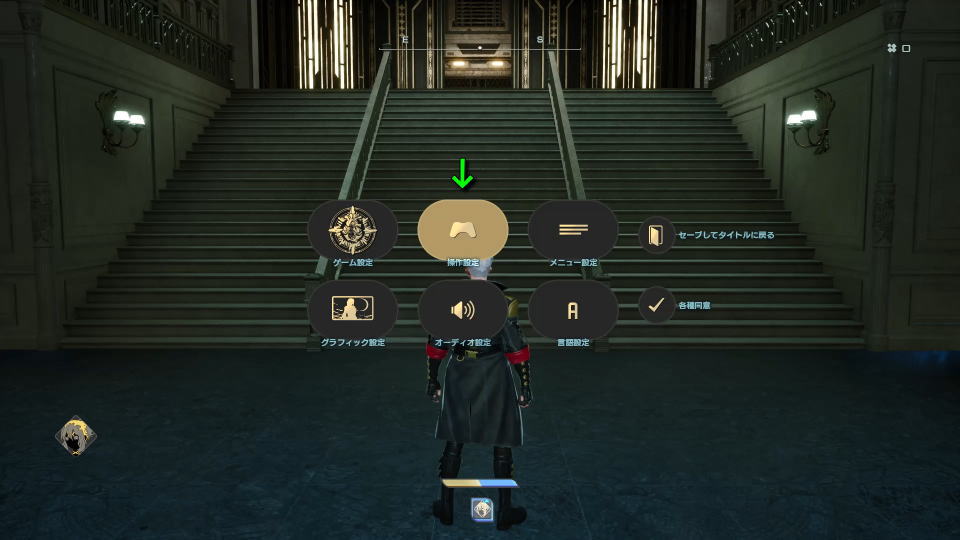Open 各種同意 checkmark option
Screen dimensions: 960x540
656,305
